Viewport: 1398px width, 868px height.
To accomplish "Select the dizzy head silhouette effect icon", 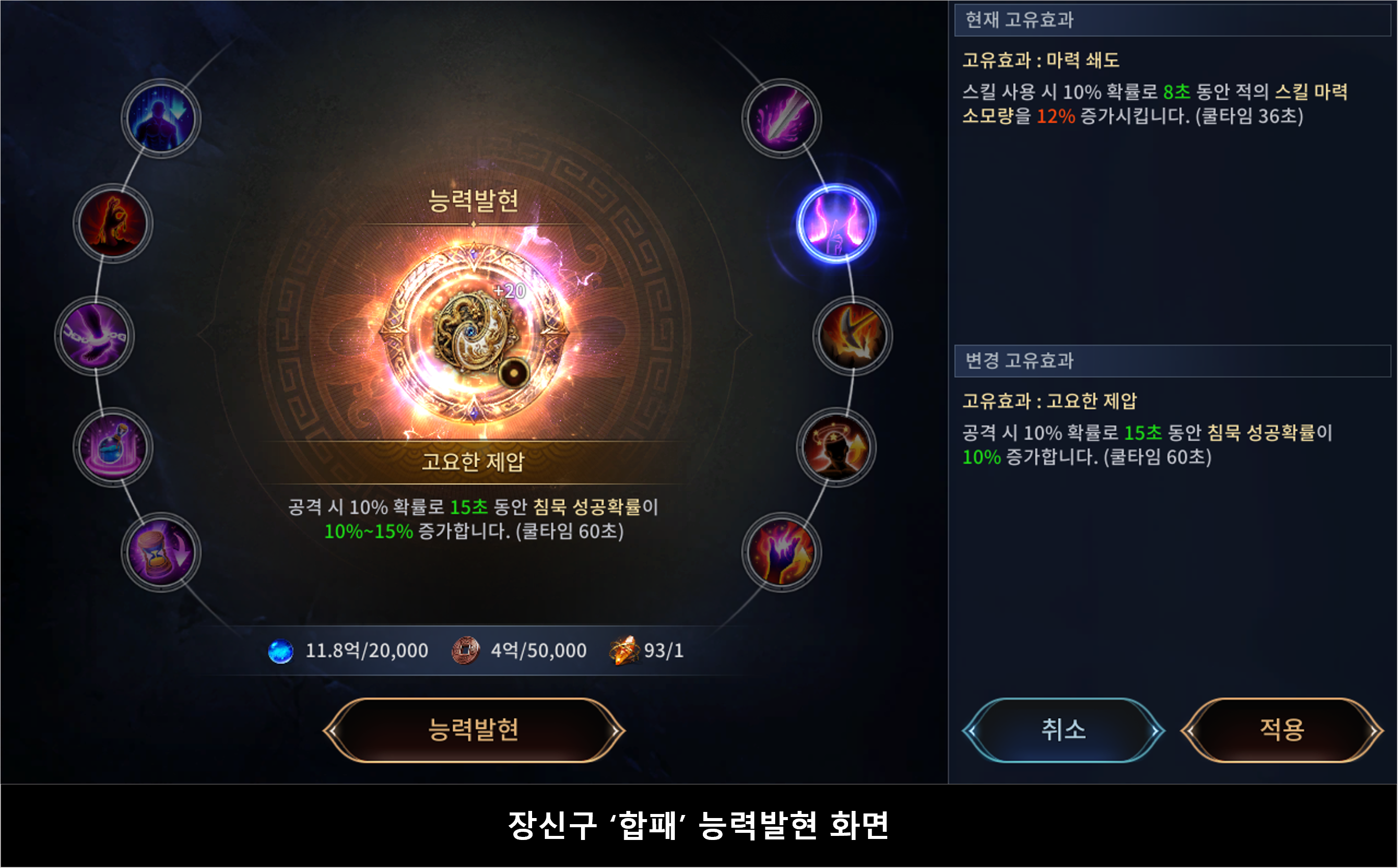I will point(836,447).
